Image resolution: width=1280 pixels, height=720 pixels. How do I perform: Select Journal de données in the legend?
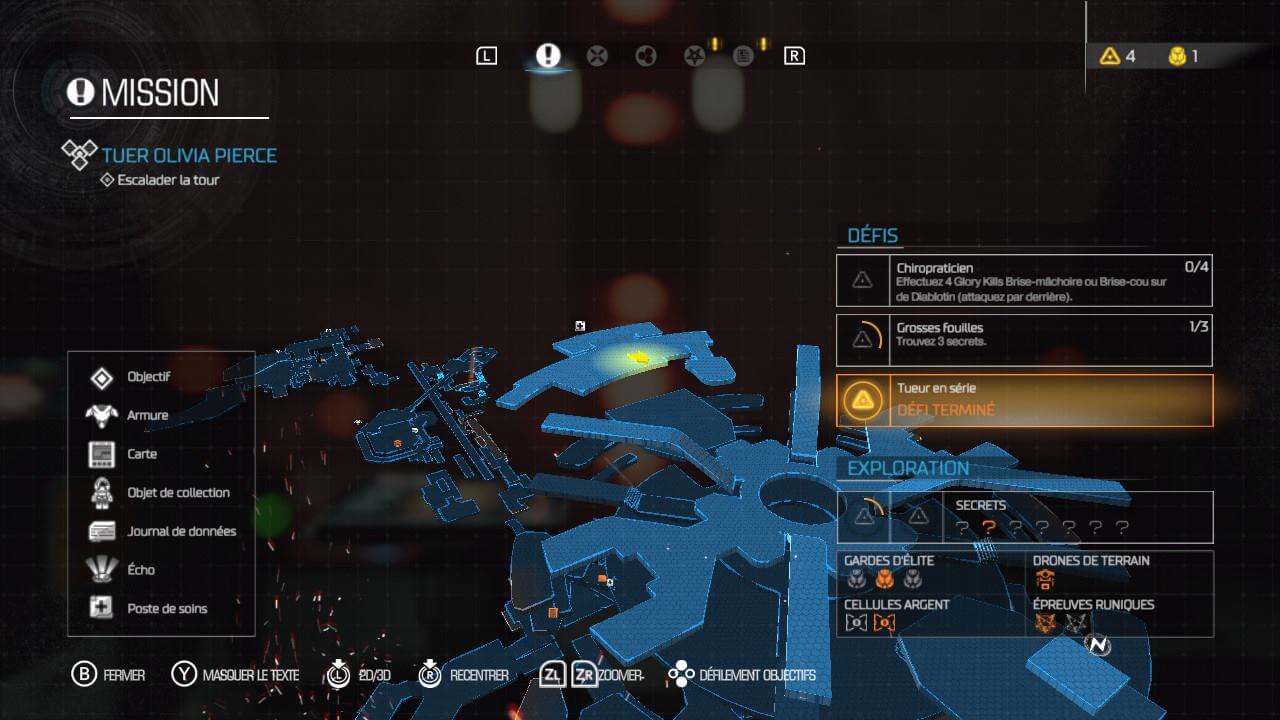181,531
